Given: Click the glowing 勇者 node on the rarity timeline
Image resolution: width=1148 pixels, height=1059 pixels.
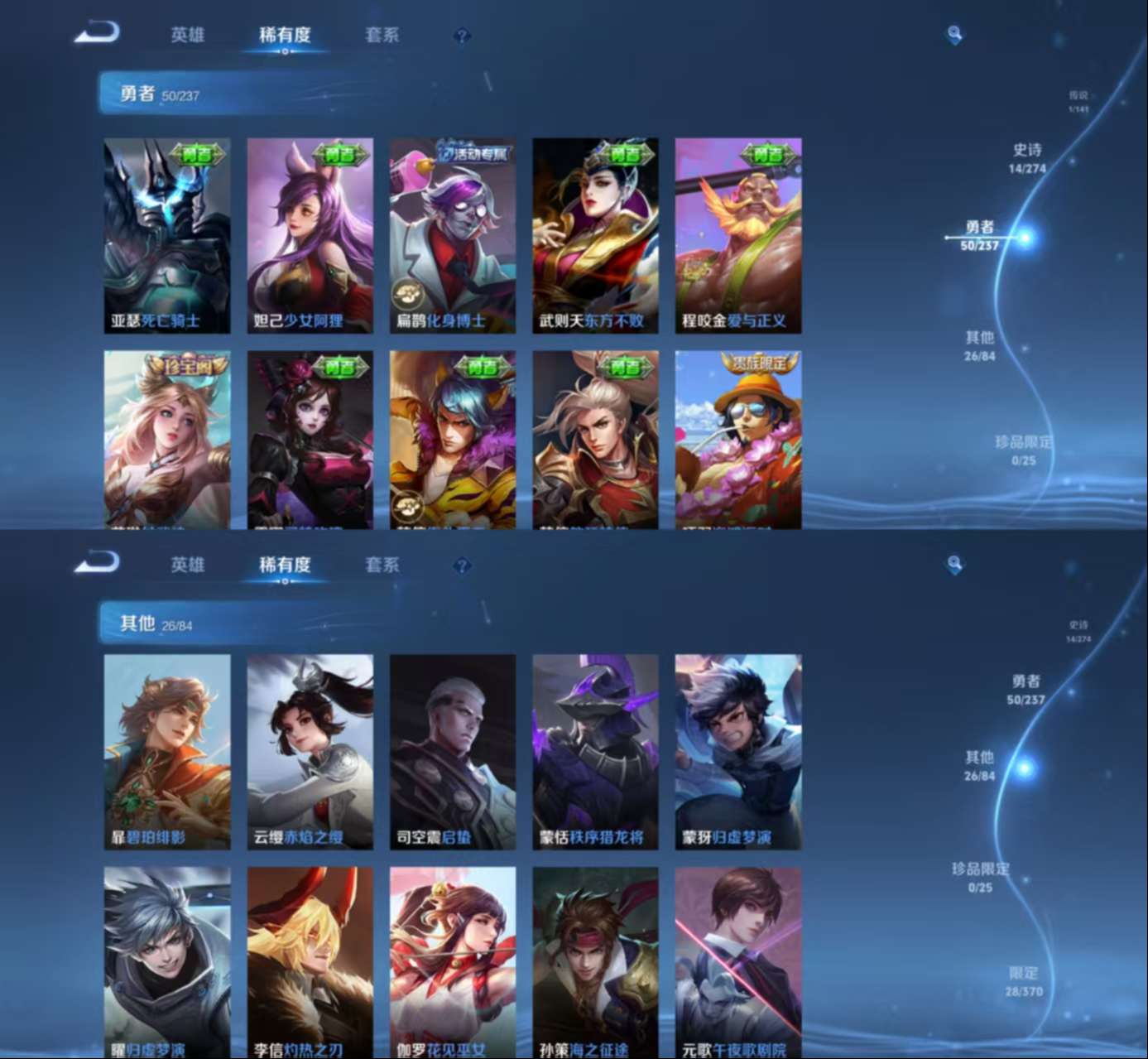Looking at the screenshot, I should click(x=1024, y=236).
